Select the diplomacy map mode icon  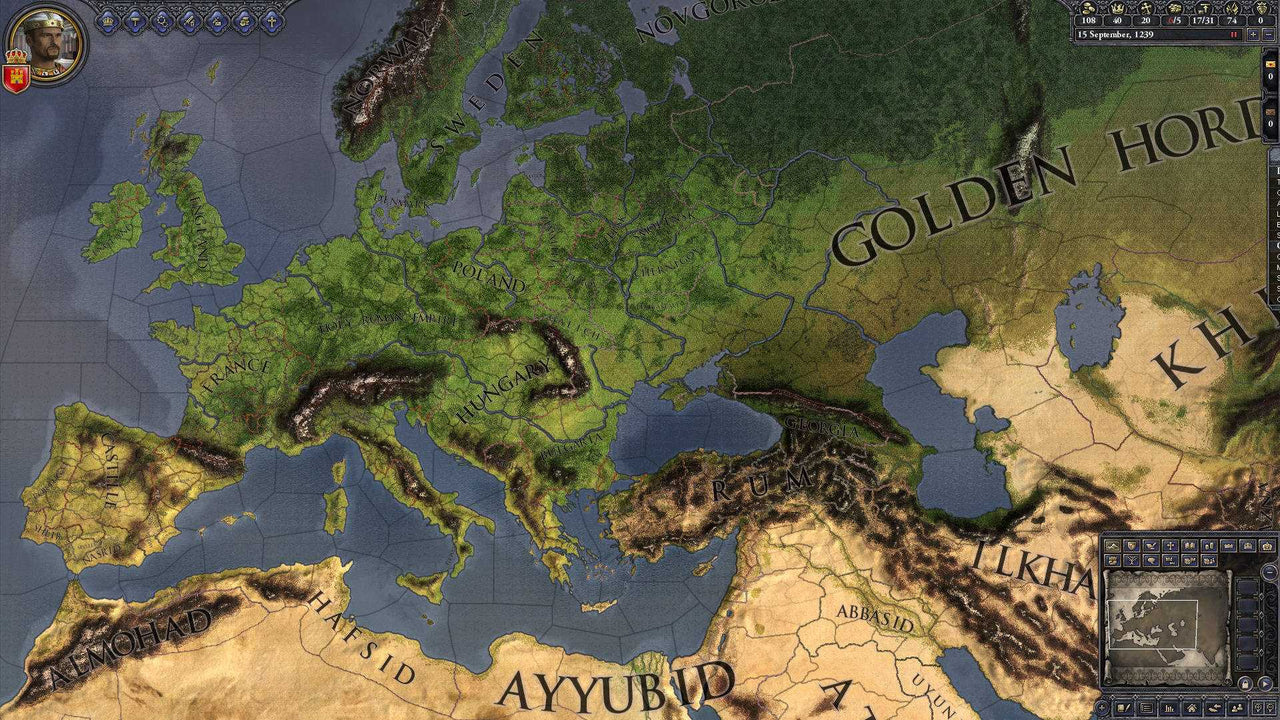pyautogui.click(x=1151, y=545)
